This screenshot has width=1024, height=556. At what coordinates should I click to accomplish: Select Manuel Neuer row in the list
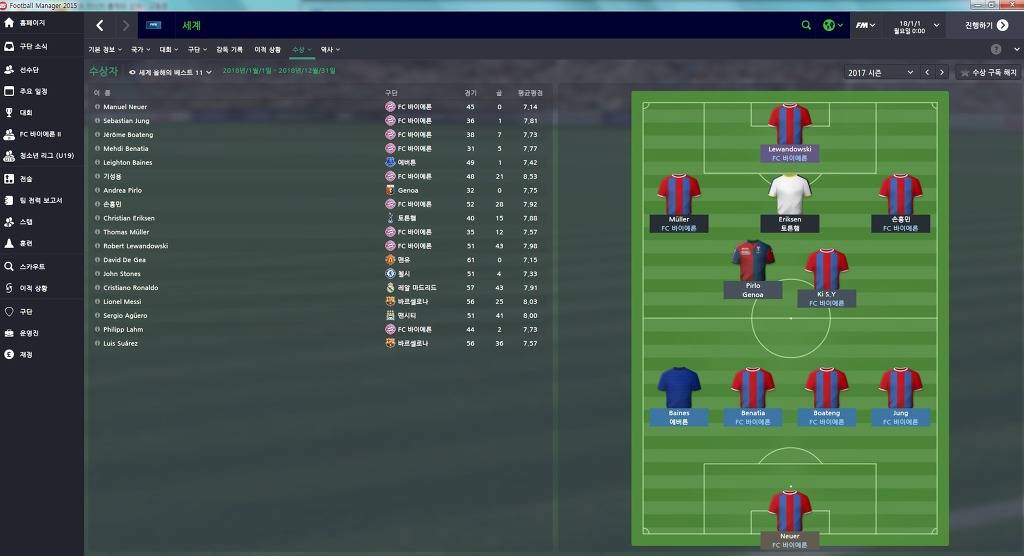pyautogui.click(x=126, y=107)
